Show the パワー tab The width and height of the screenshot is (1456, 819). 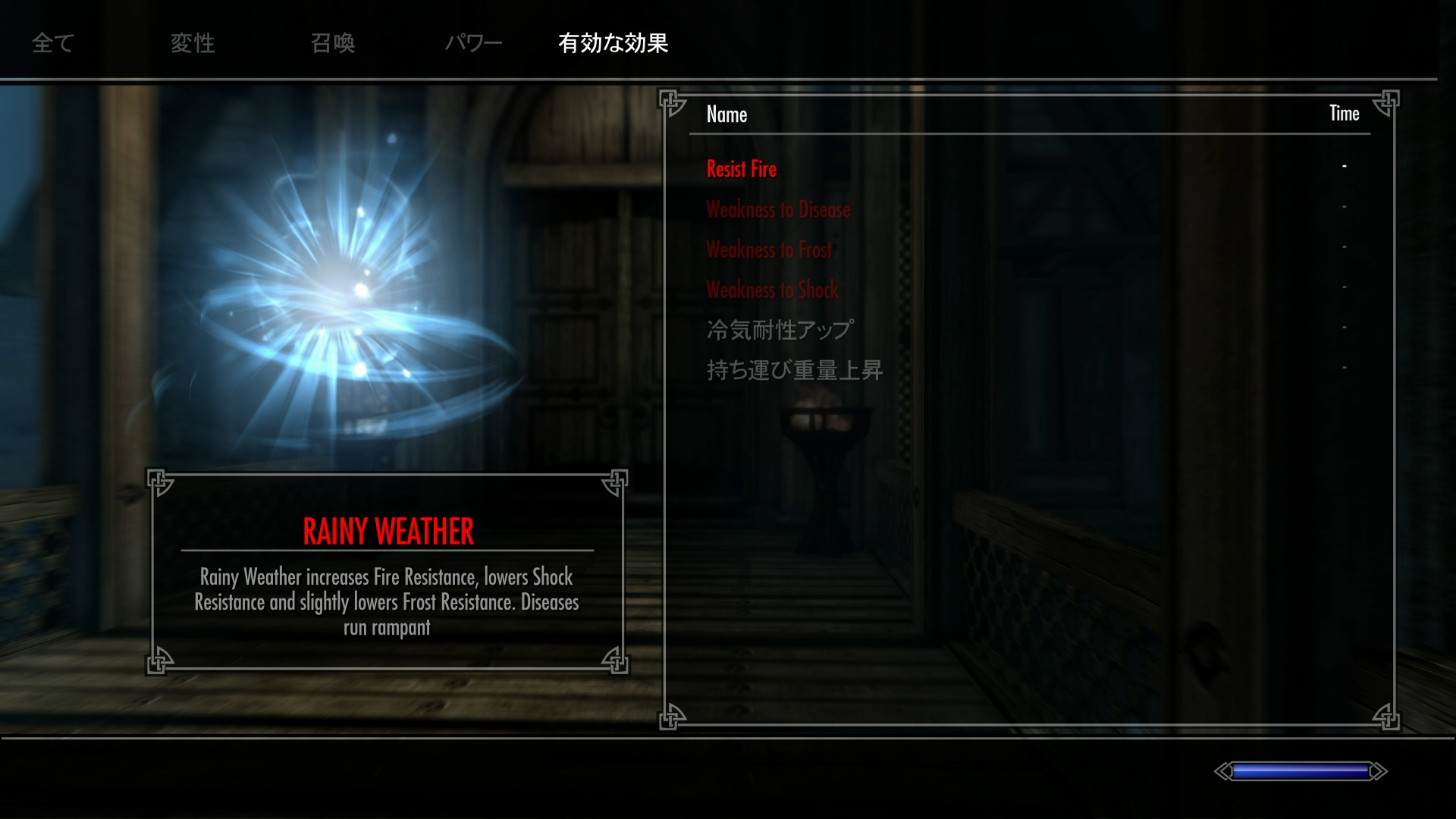pyautogui.click(x=473, y=43)
